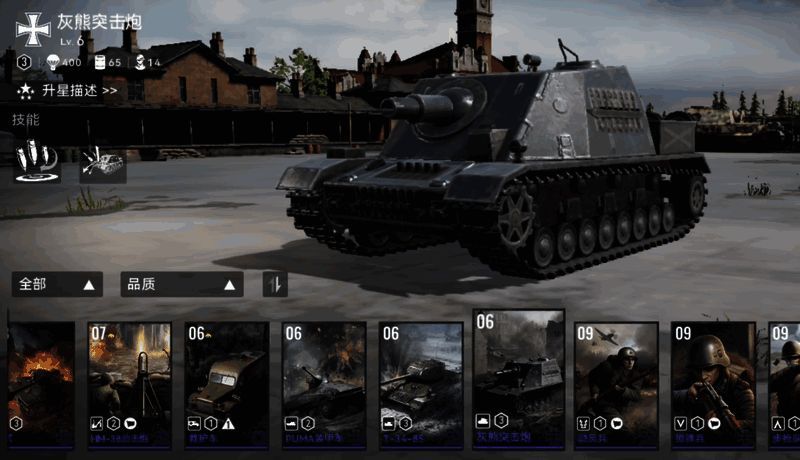
Task: Select the level 09 helmeted rifleman card
Action: [x=712, y=383]
